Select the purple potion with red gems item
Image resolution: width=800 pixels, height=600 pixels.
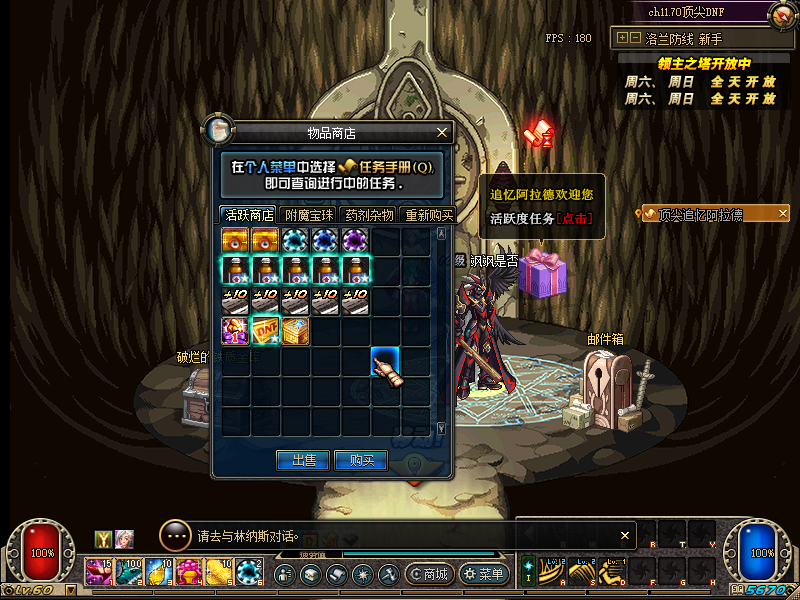236,330
